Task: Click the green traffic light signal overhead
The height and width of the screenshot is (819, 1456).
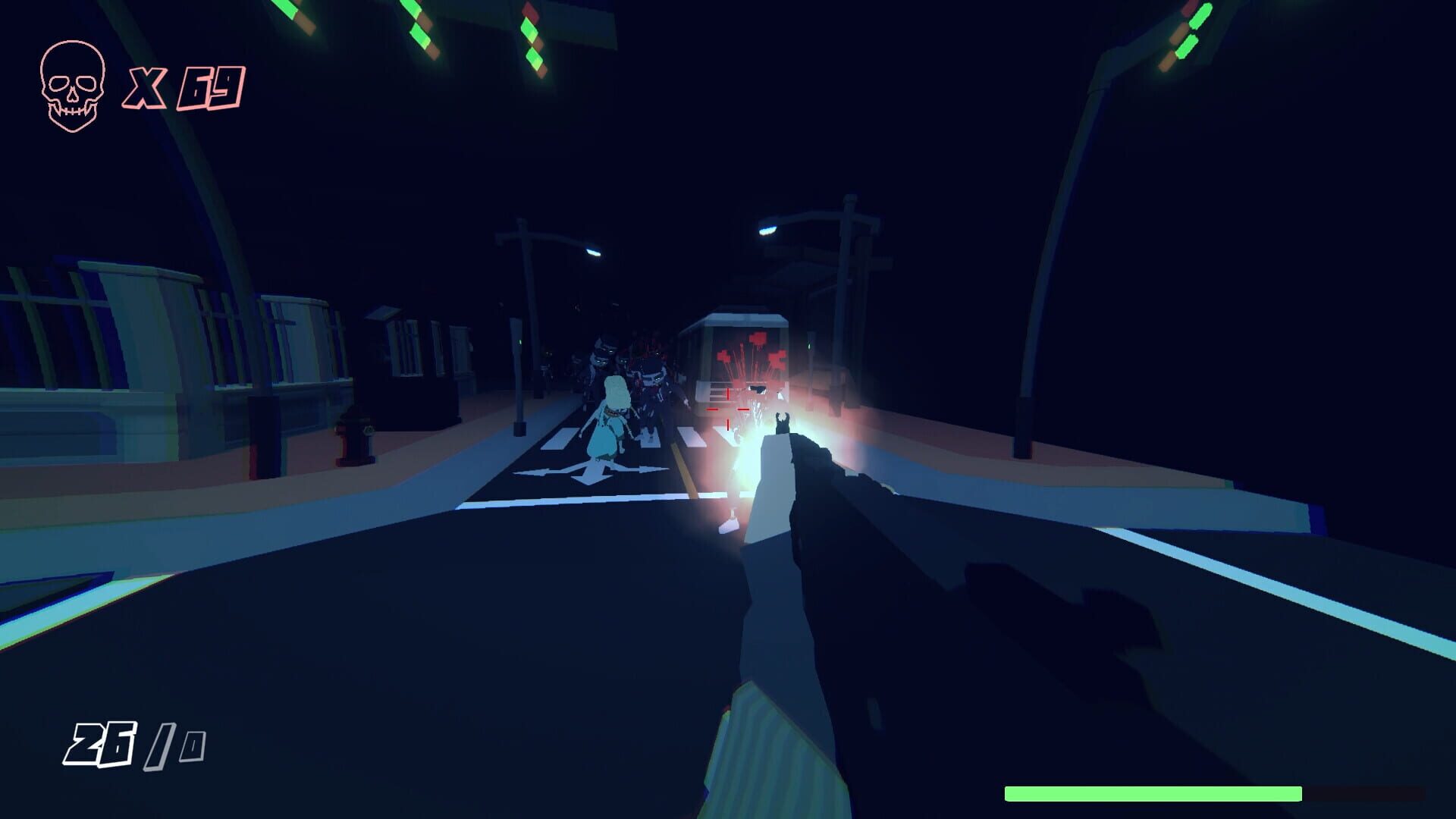Action: [531, 30]
